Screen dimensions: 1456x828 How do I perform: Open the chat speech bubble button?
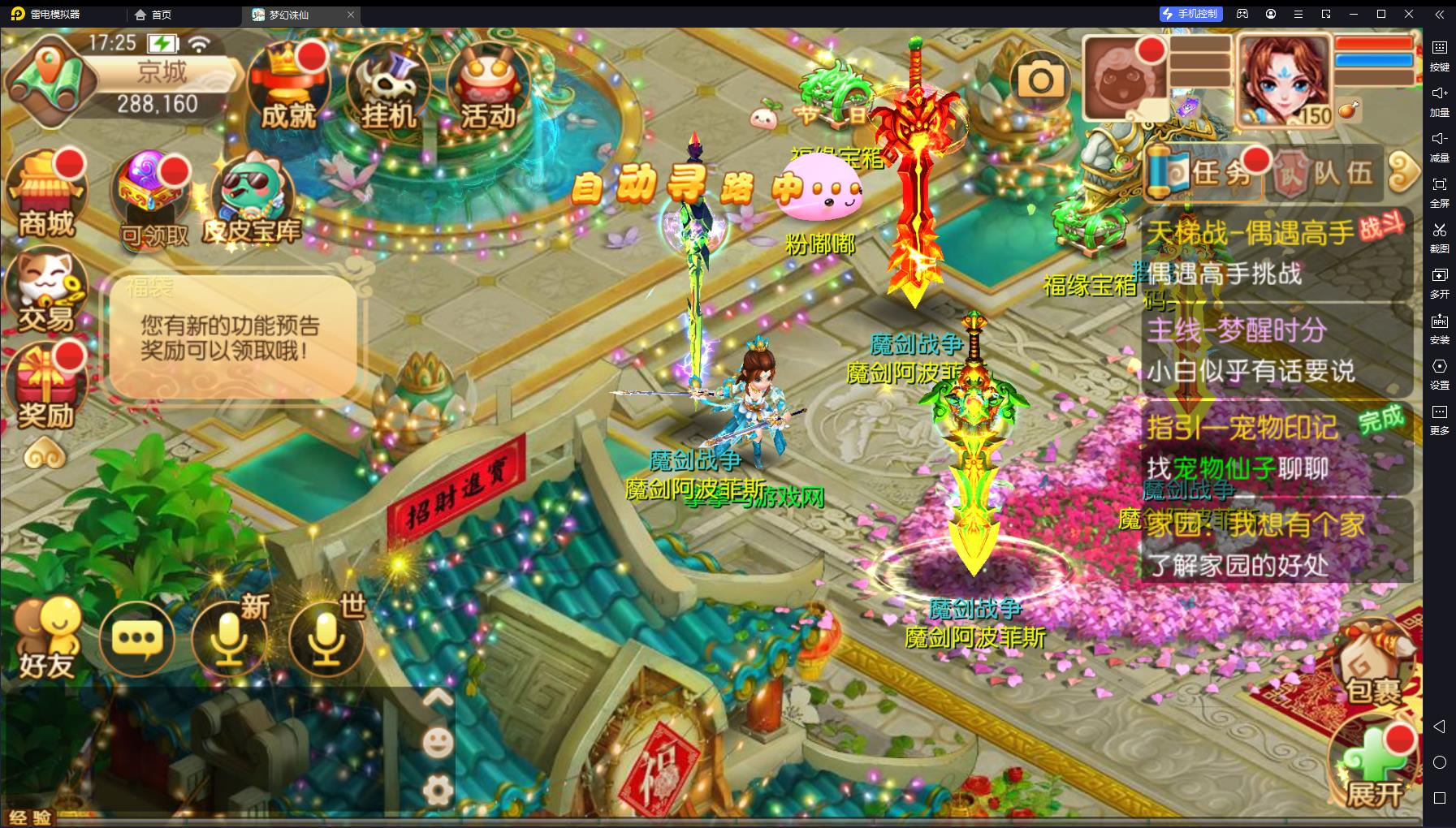tap(136, 639)
